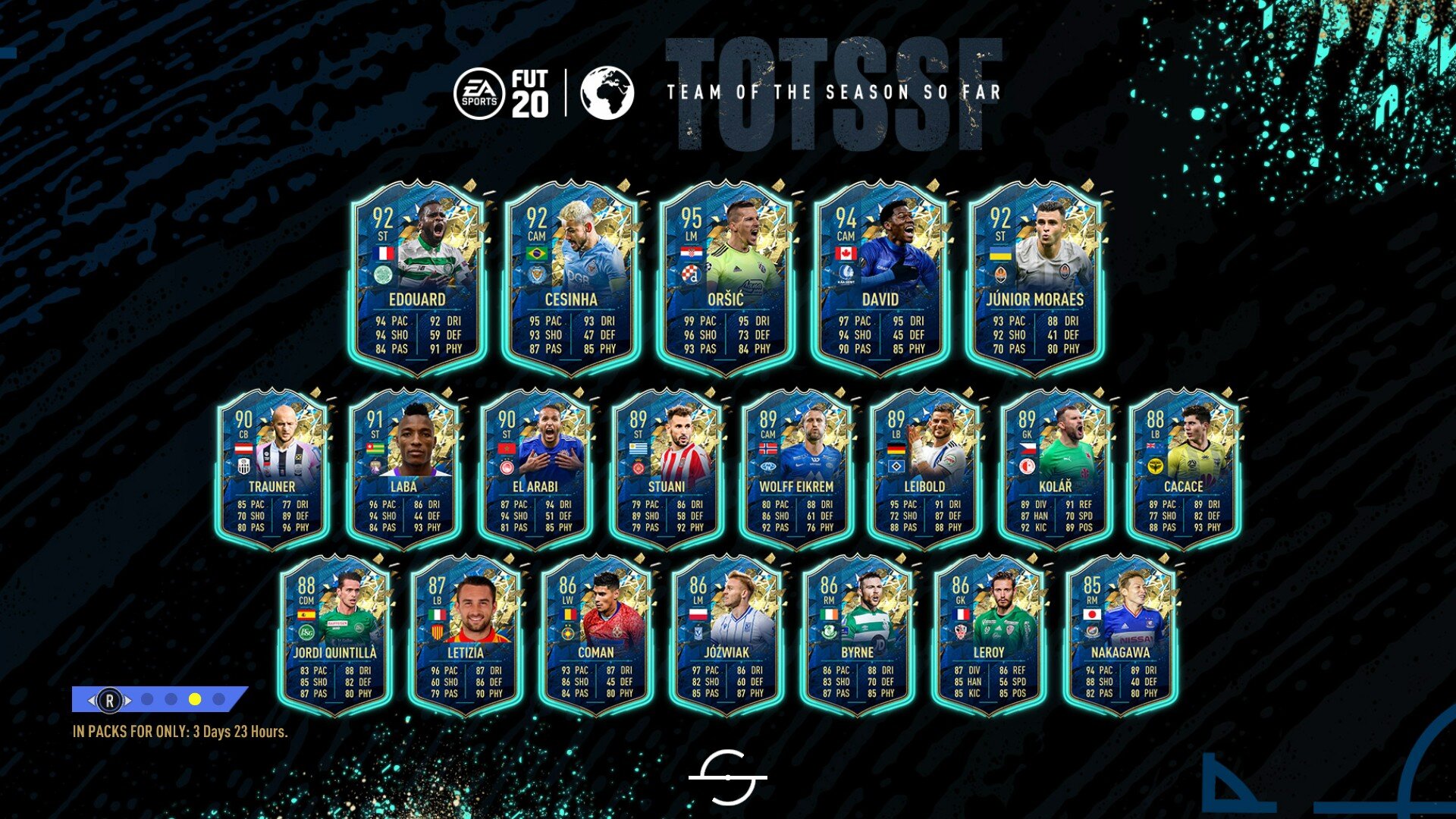The height and width of the screenshot is (819, 1456).
Task: Select the Jordi Quintillà player card
Action: point(335,637)
